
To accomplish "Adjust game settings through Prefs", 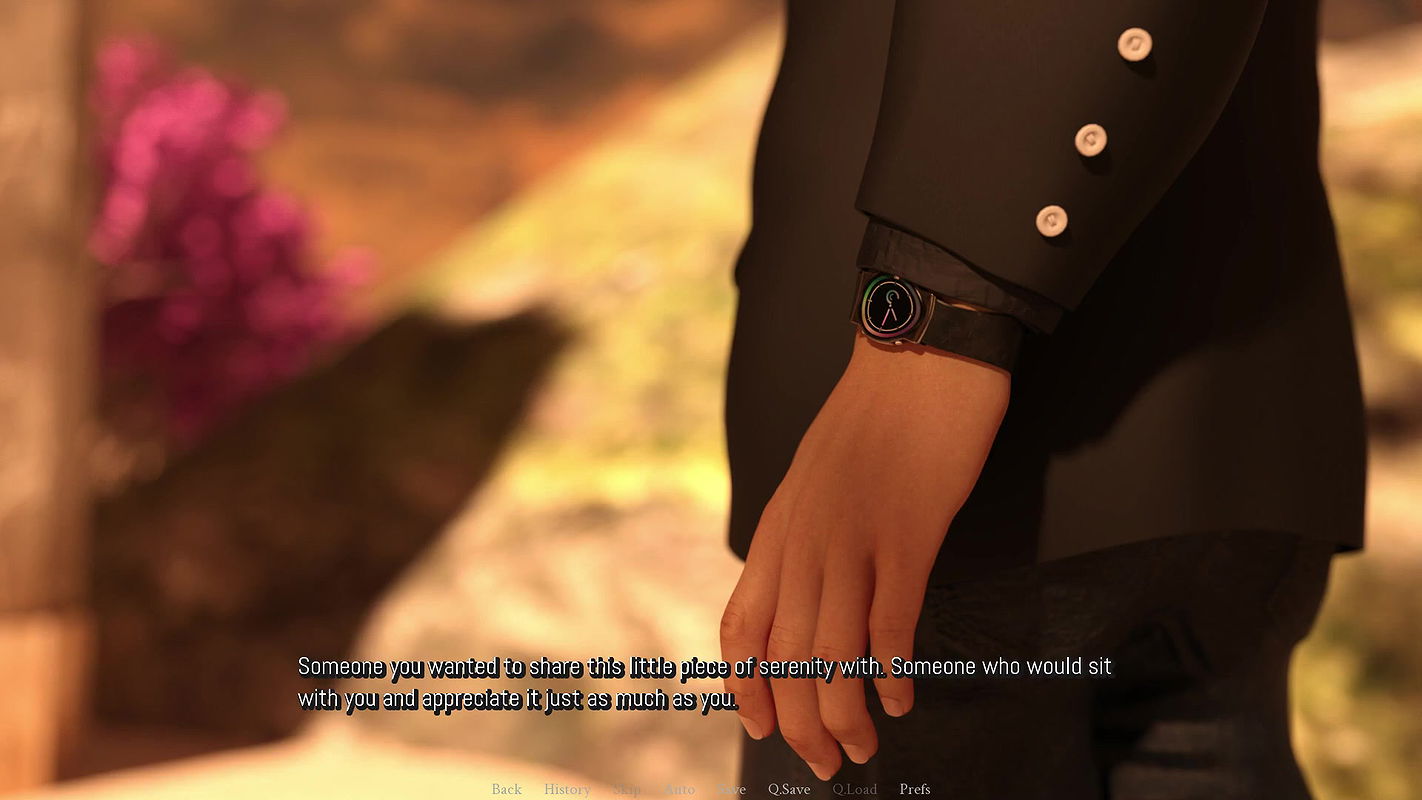I will [915, 789].
